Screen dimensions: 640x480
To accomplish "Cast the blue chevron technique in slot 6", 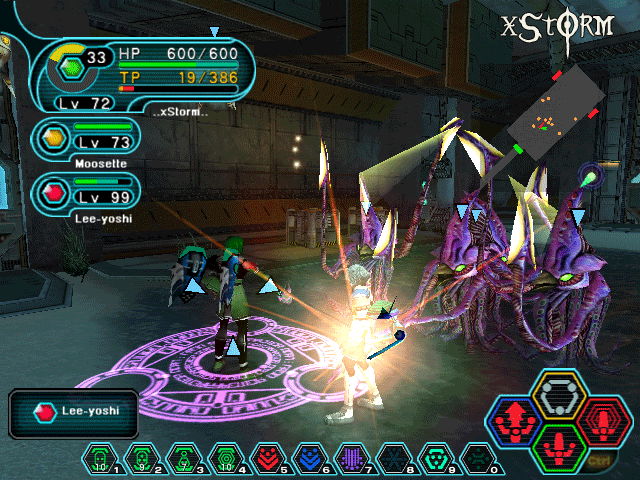I will coord(310,457).
